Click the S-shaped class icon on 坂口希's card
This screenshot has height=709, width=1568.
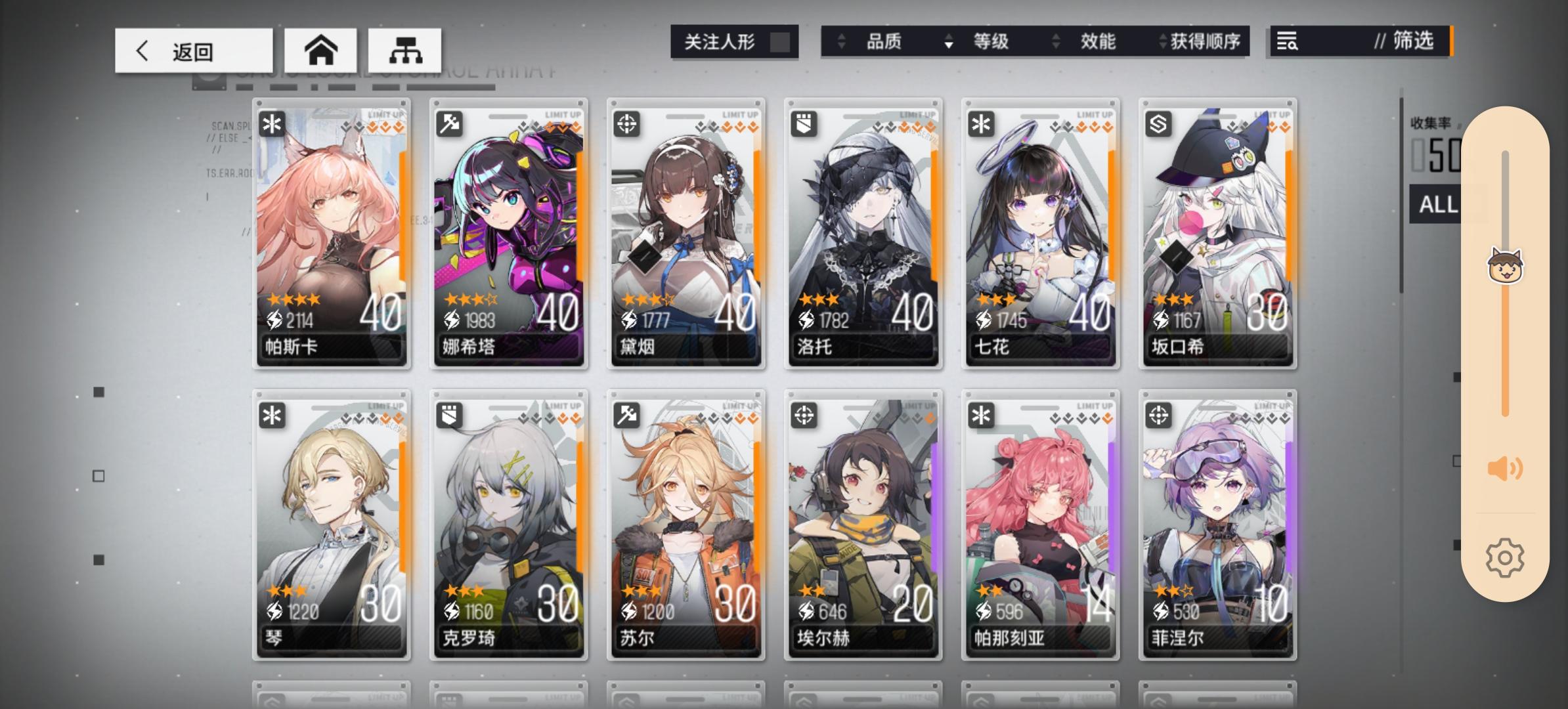pos(1158,123)
